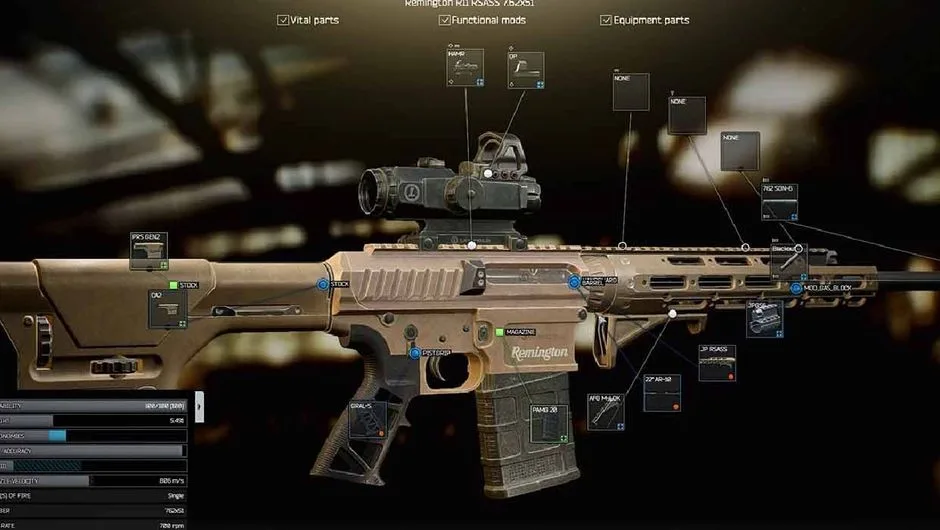Toggle the Functional mods checkbox
The height and width of the screenshot is (530, 940).
pyautogui.click(x=445, y=20)
